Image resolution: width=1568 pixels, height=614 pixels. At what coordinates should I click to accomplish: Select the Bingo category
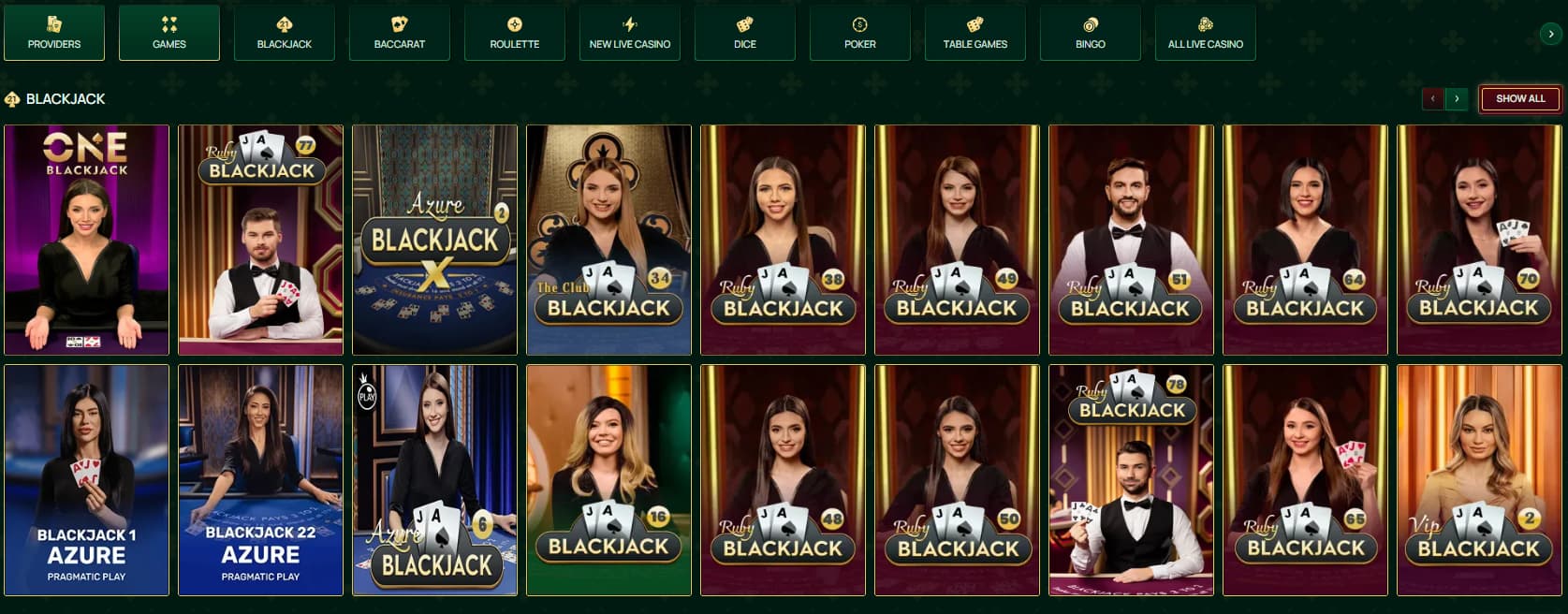click(1091, 33)
